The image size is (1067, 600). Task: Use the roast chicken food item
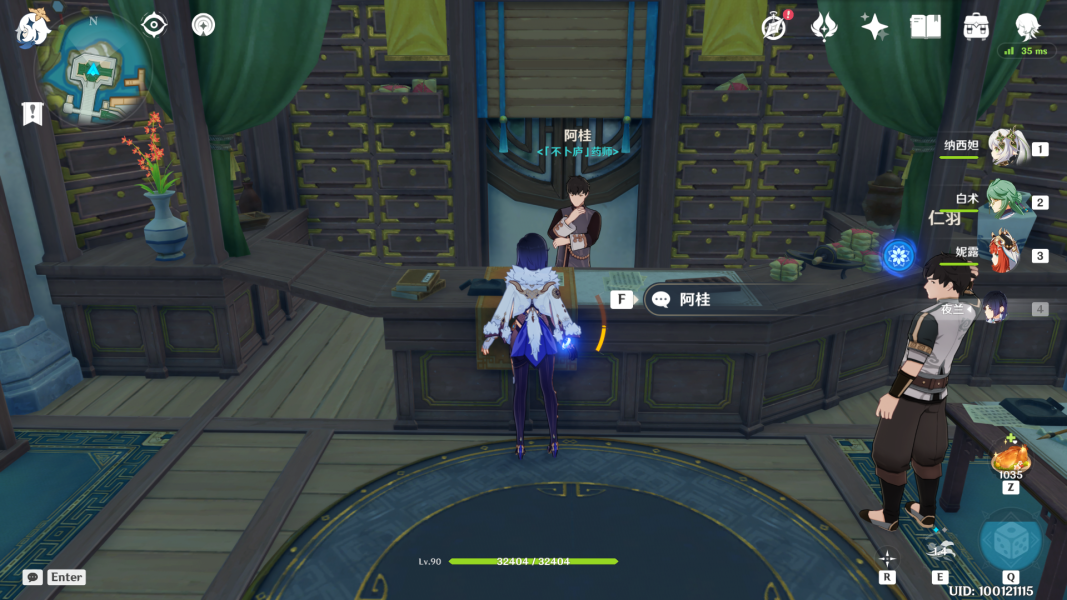pyautogui.click(x=1010, y=459)
